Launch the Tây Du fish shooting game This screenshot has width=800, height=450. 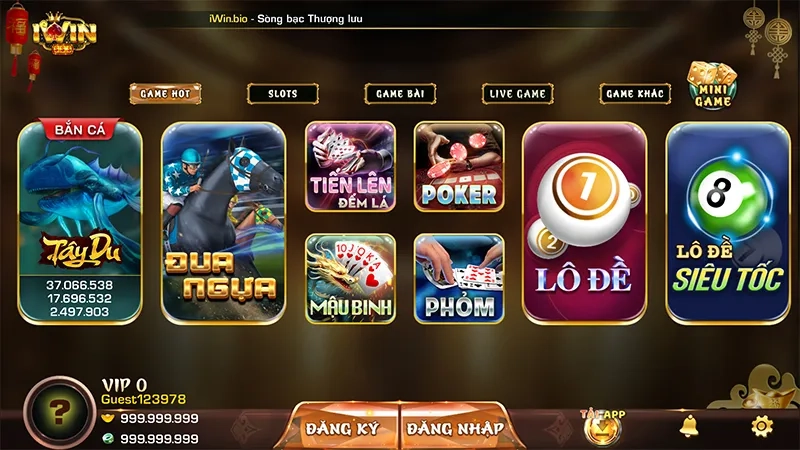[x=80, y=222]
